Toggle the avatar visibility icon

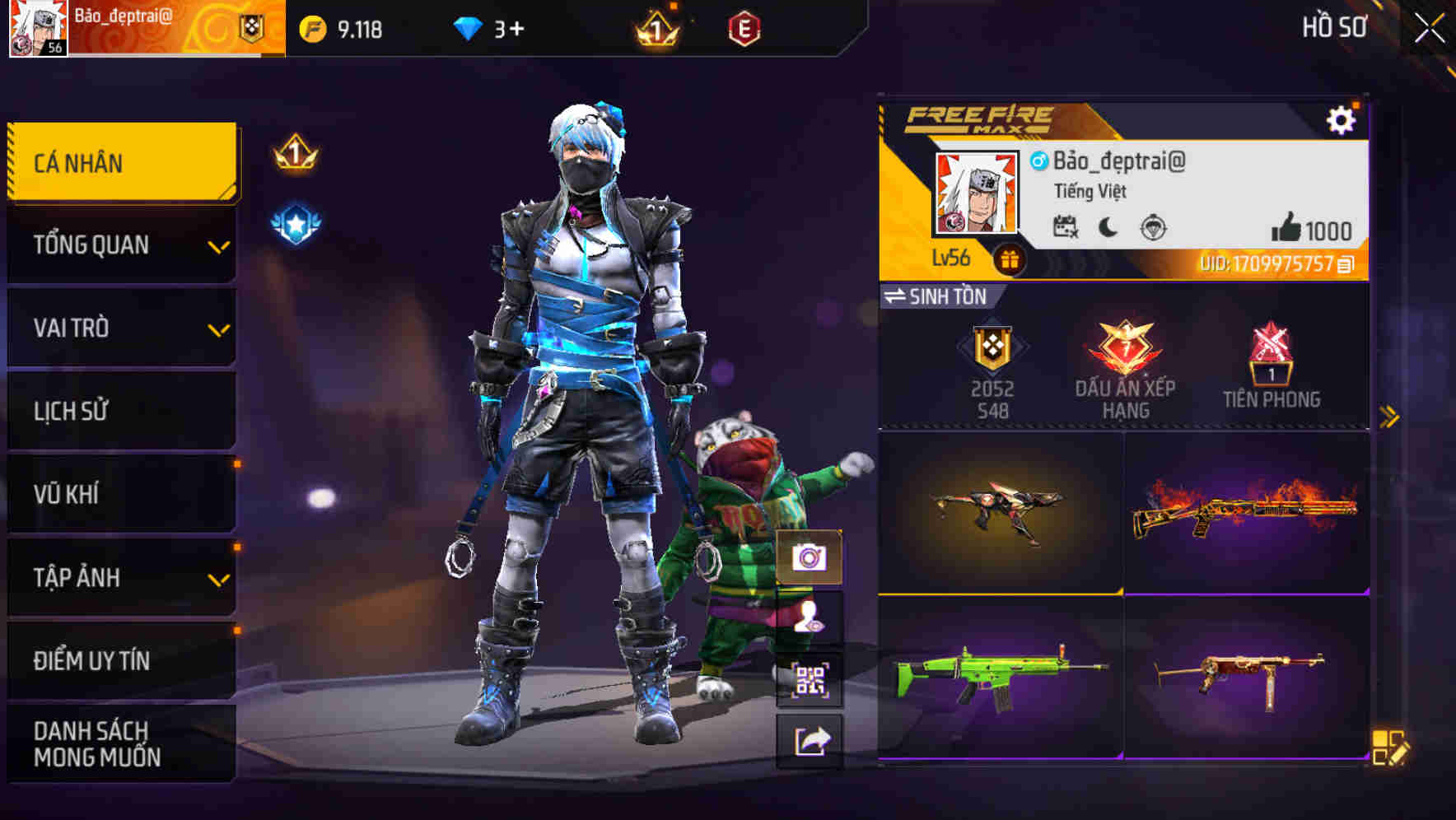pyautogui.click(x=810, y=618)
